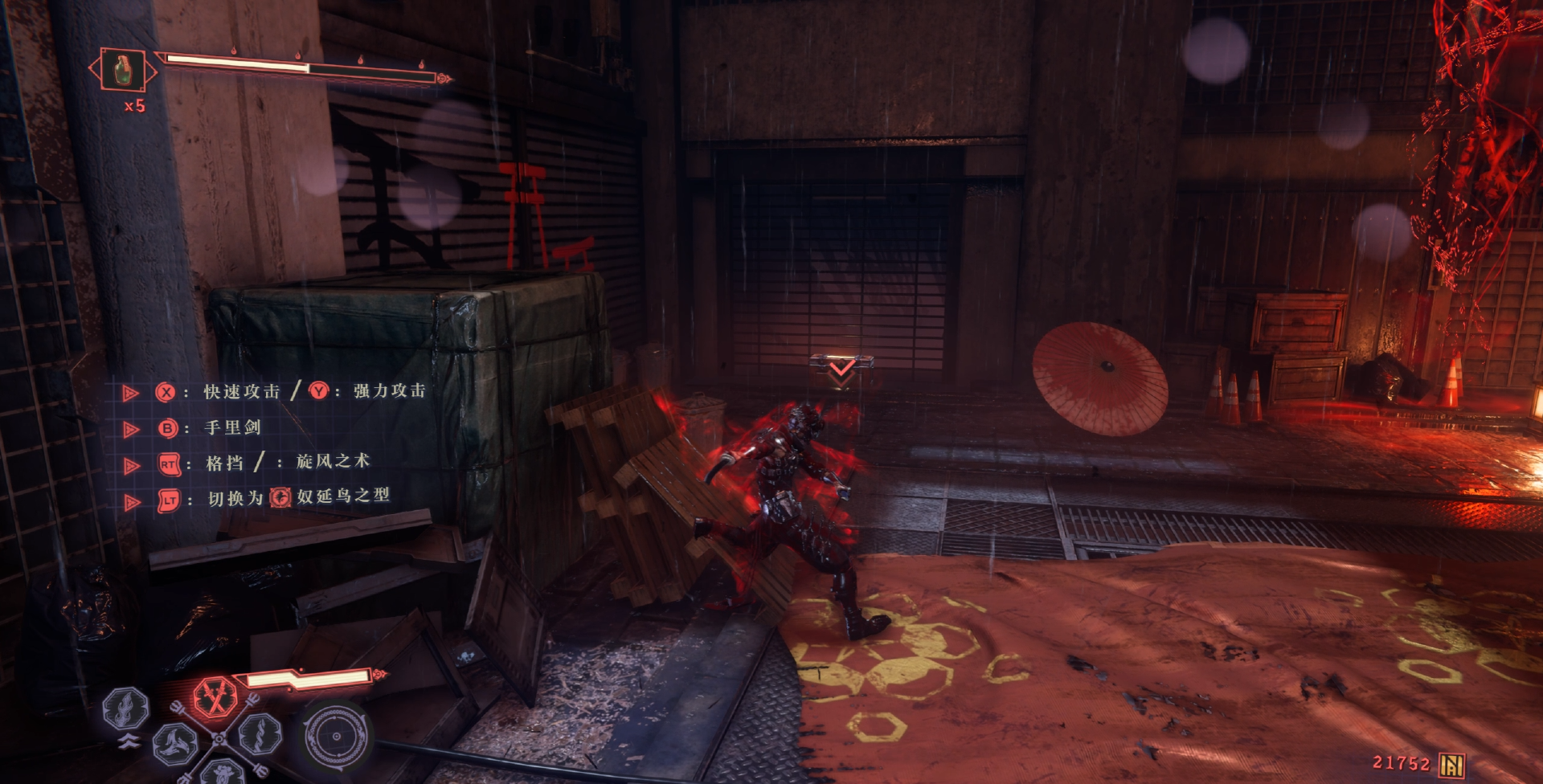Image resolution: width=1543 pixels, height=784 pixels.
Task: Click the circular dial gauge icon
Action: [335, 736]
